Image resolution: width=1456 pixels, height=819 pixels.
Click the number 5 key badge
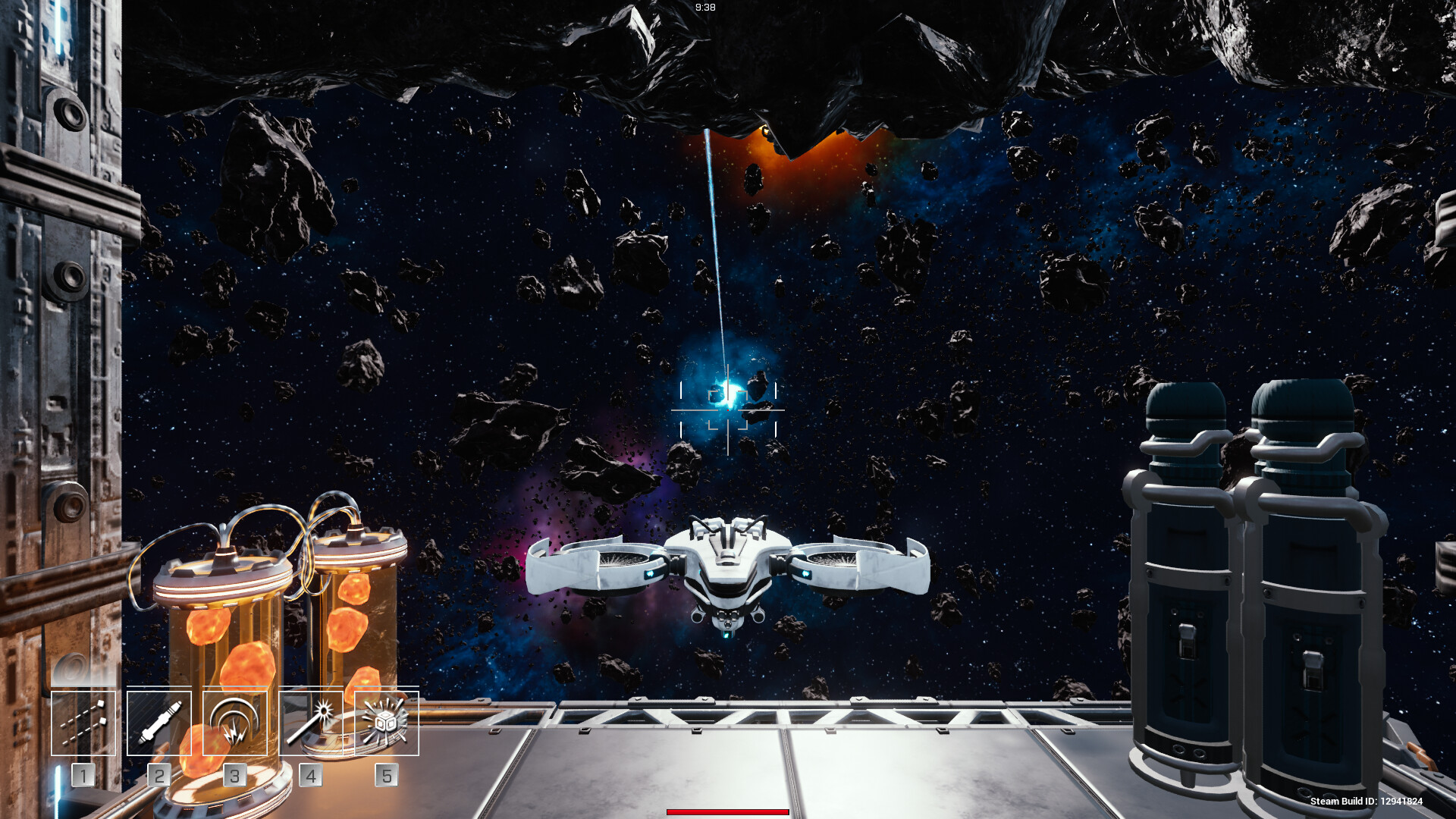pyautogui.click(x=387, y=775)
